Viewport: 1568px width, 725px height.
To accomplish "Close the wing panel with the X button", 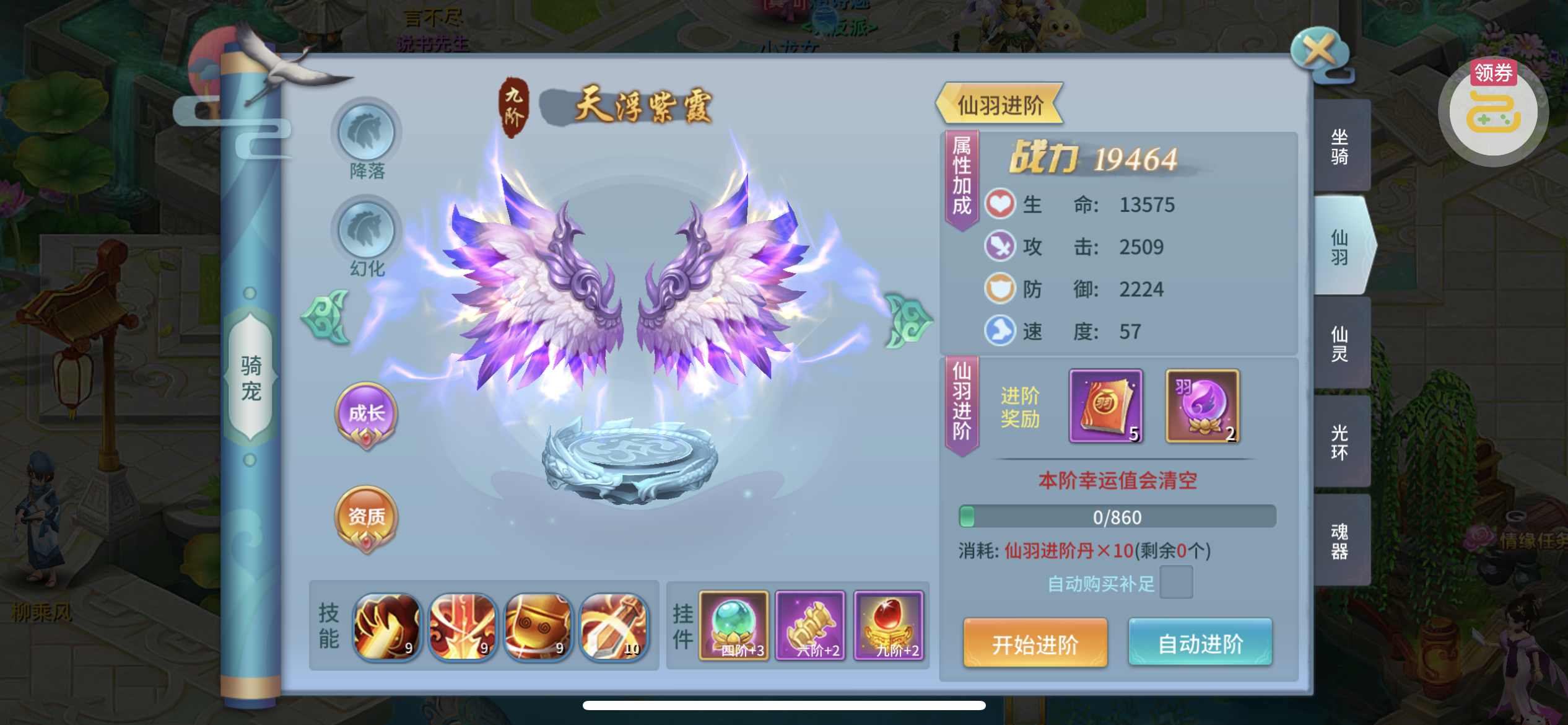I will 1319,51.
